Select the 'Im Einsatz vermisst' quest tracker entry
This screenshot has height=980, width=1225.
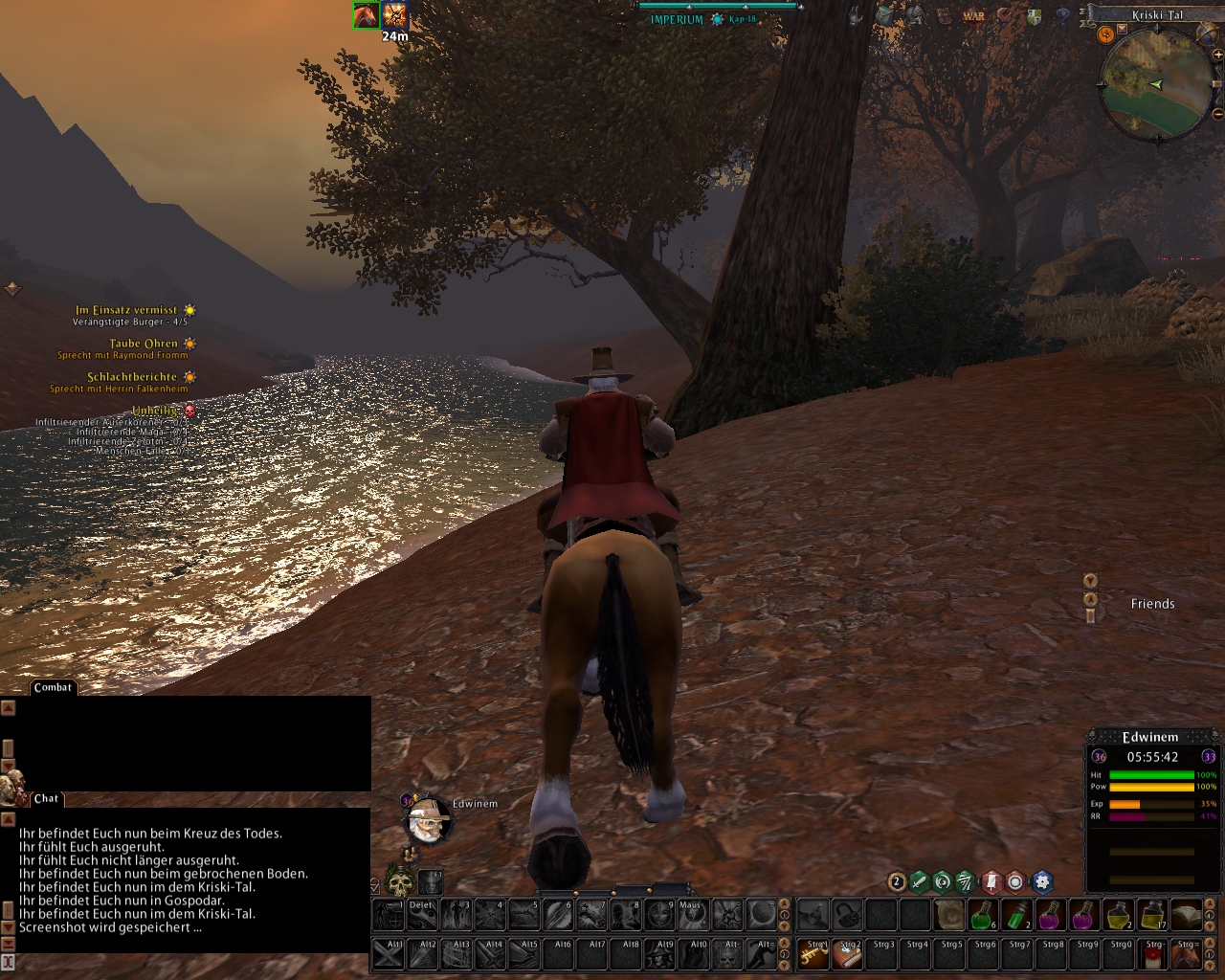[126, 310]
